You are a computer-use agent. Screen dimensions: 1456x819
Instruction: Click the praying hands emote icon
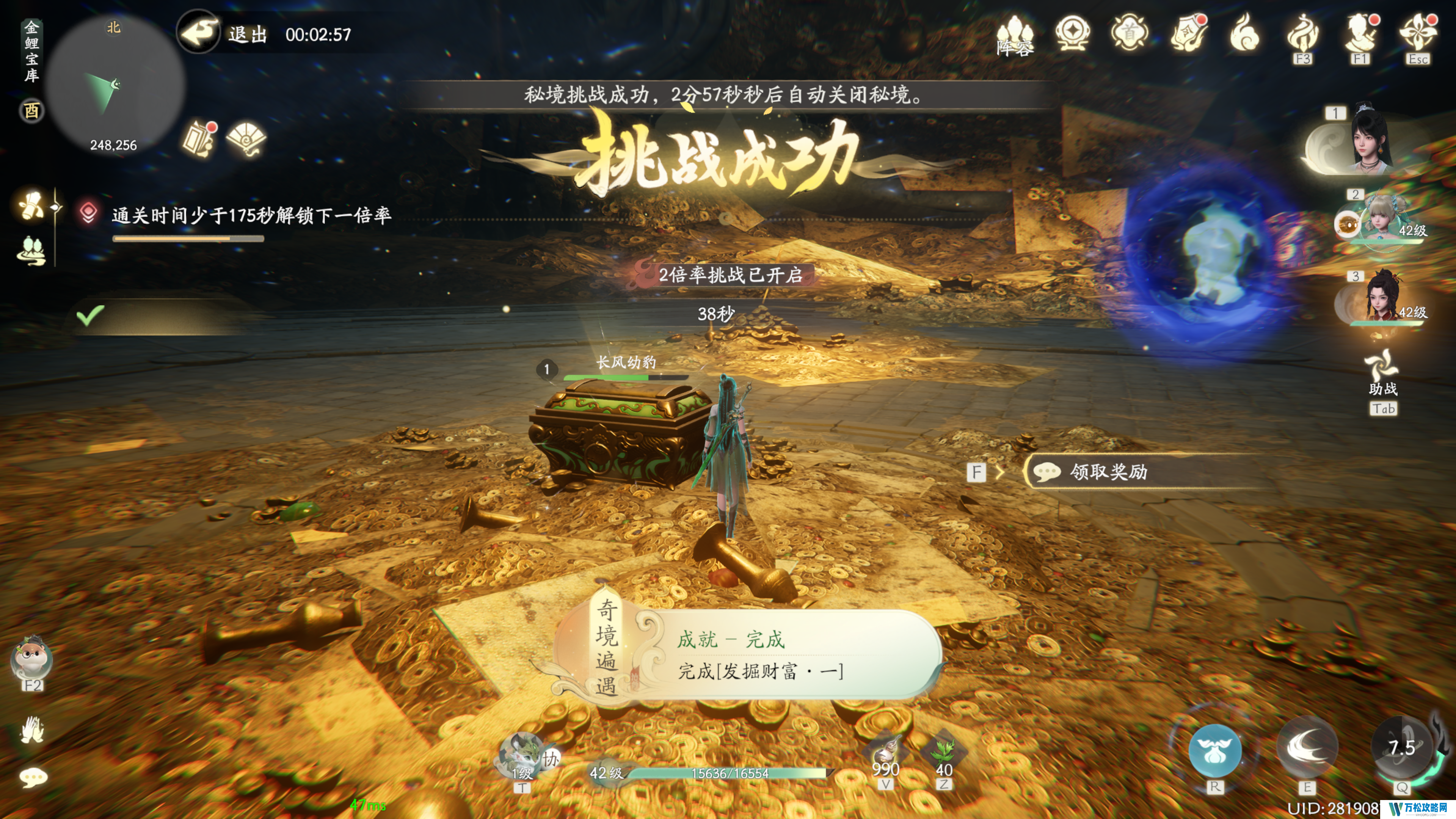(x=32, y=730)
